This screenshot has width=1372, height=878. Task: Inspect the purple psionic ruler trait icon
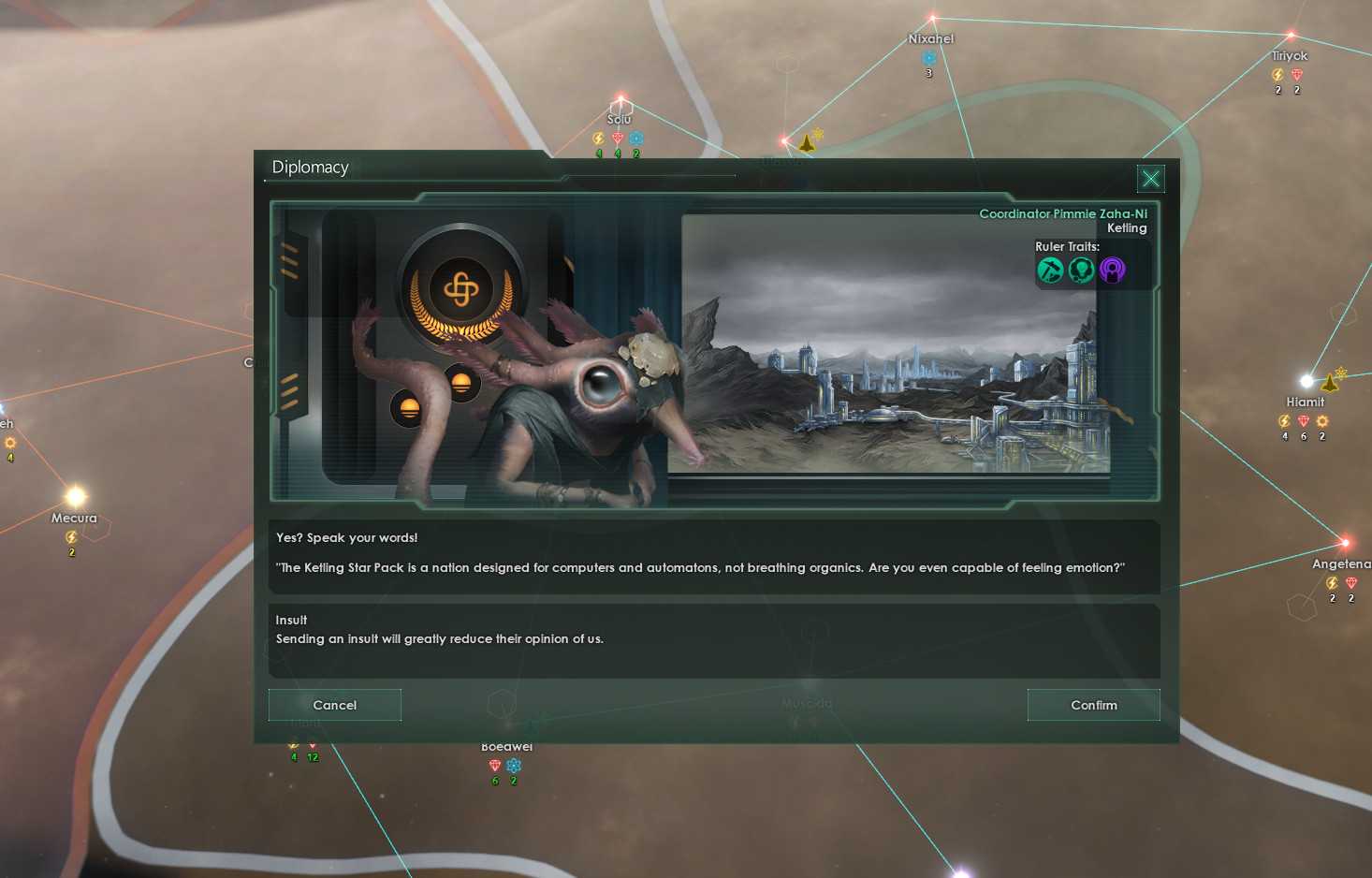coord(1112,270)
